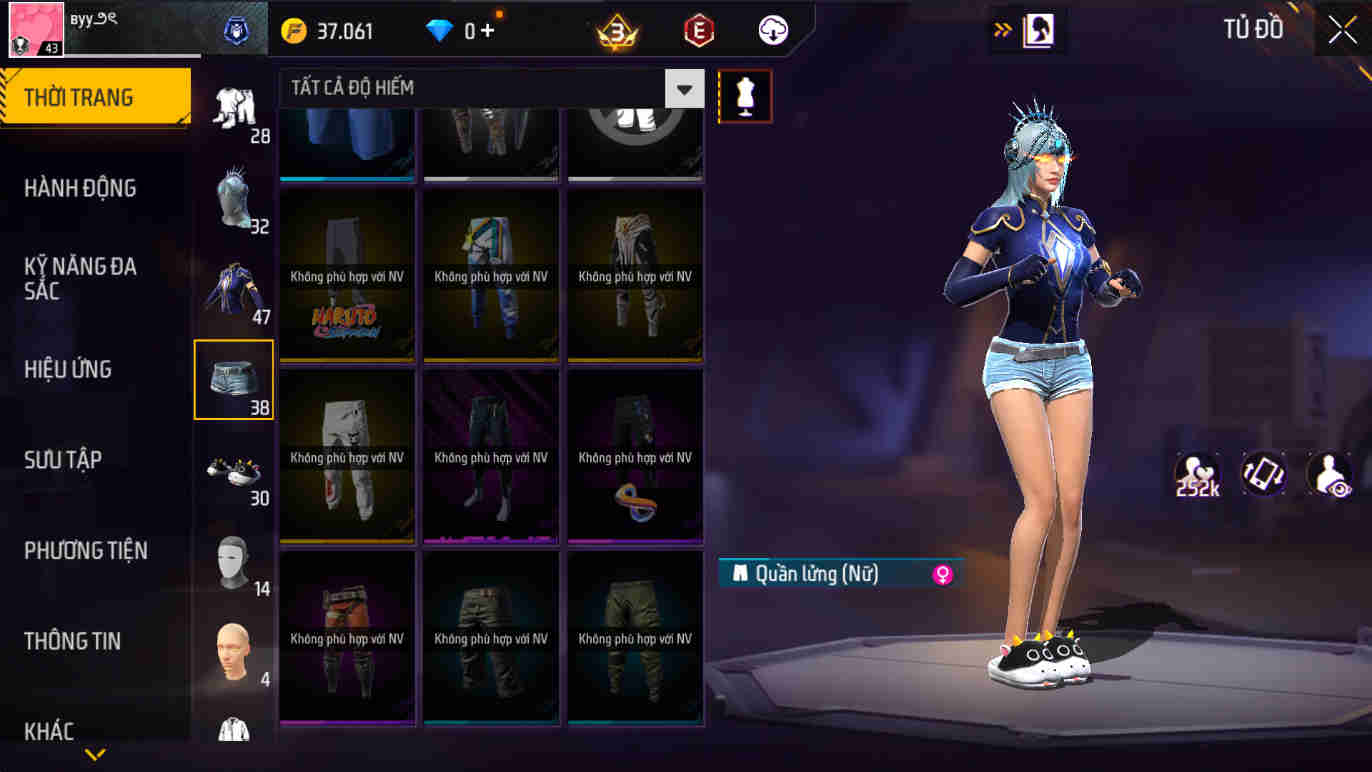
Task: Click the red hexagon E badge
Action: coord(697,30)
